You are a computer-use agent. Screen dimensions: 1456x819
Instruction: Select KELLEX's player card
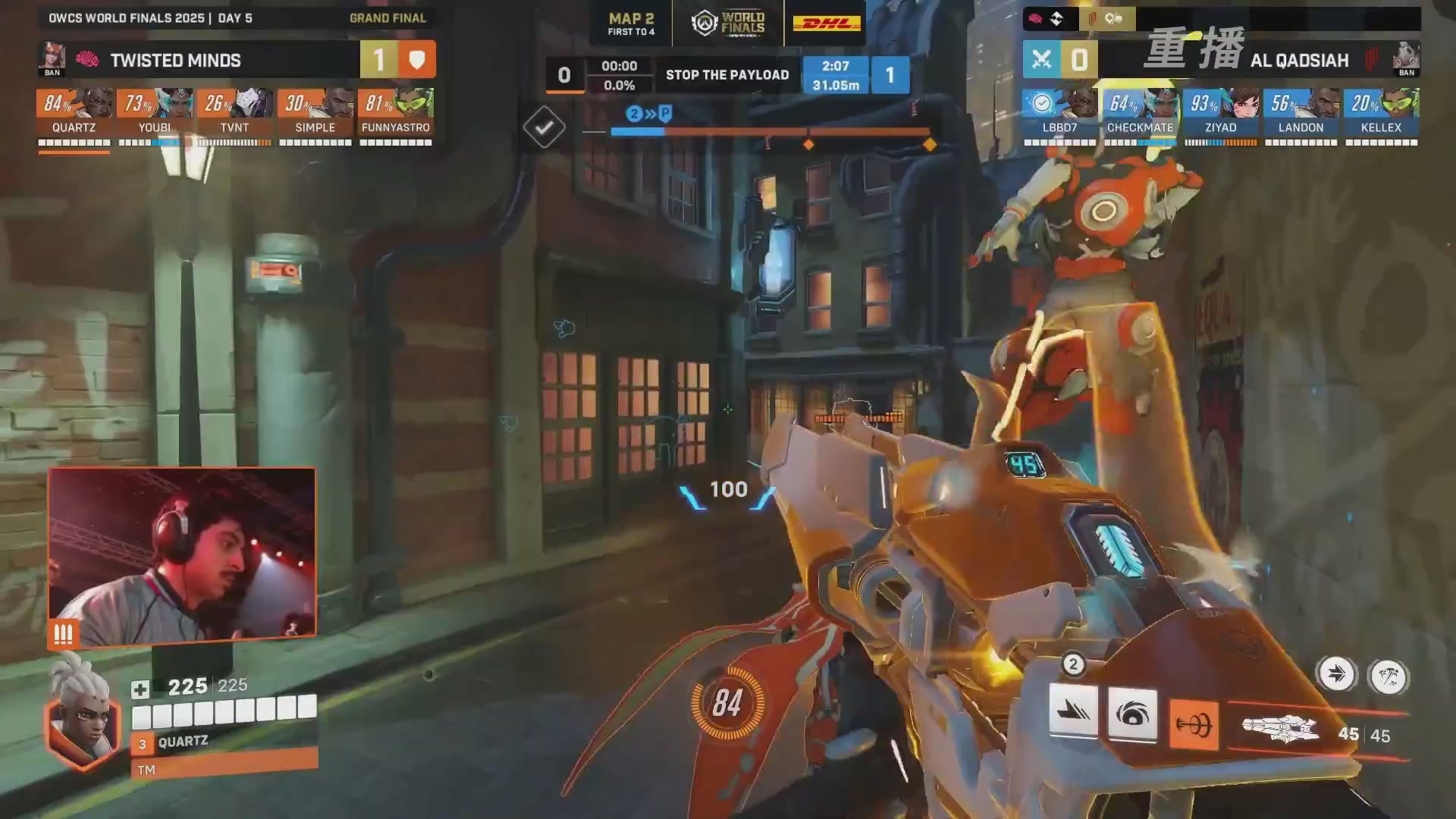click(1381, 112)
